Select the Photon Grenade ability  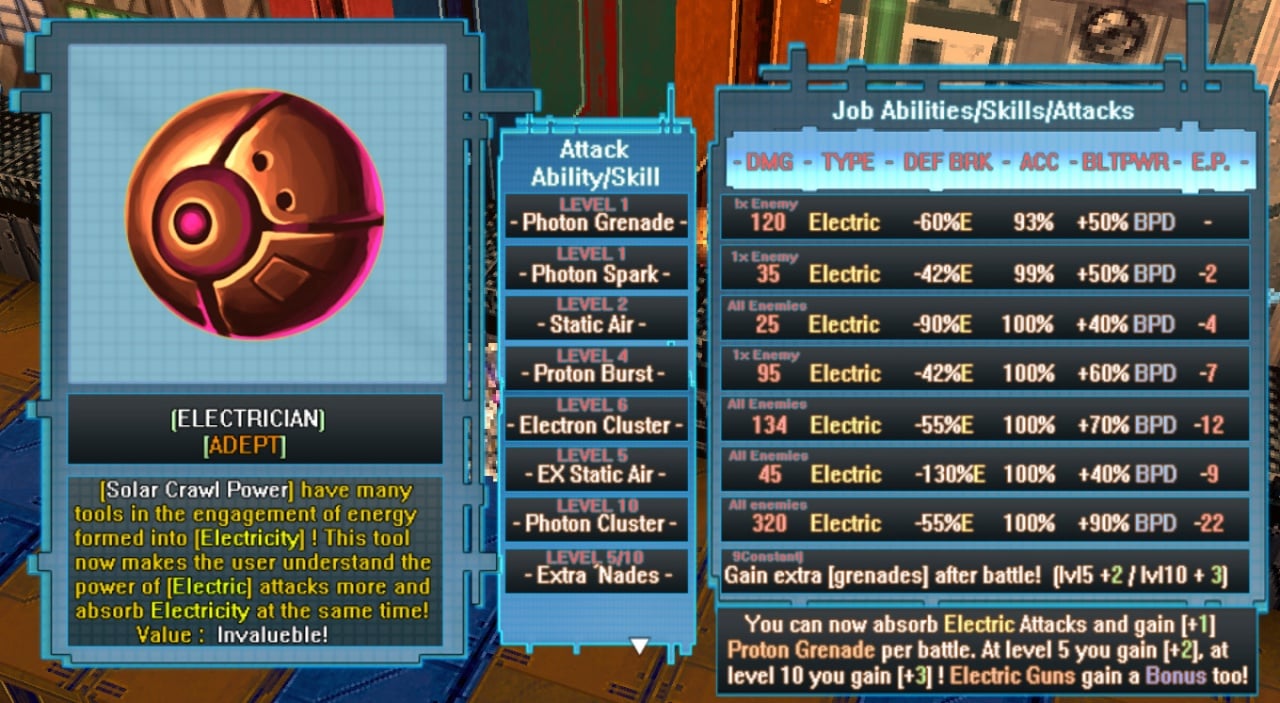pyautogui.click(x=597, y=216)
